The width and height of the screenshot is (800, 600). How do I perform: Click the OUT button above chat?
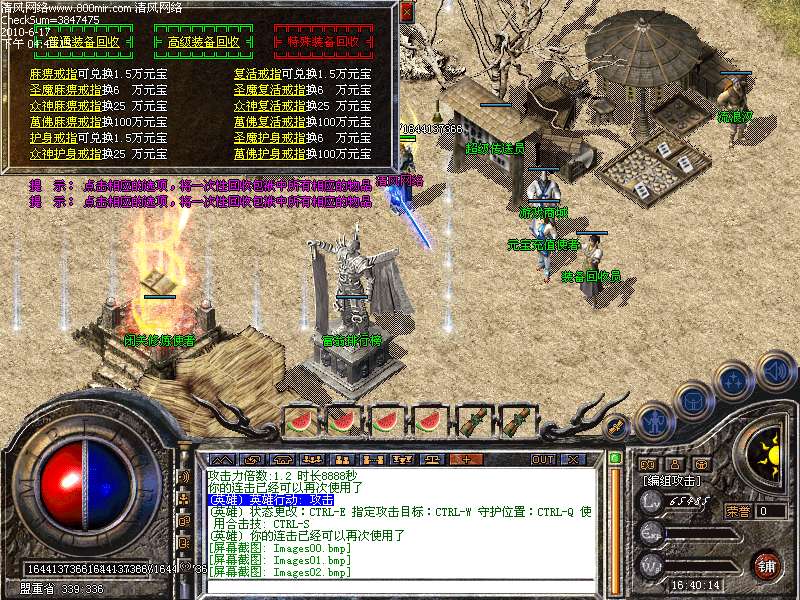[542, 459]
